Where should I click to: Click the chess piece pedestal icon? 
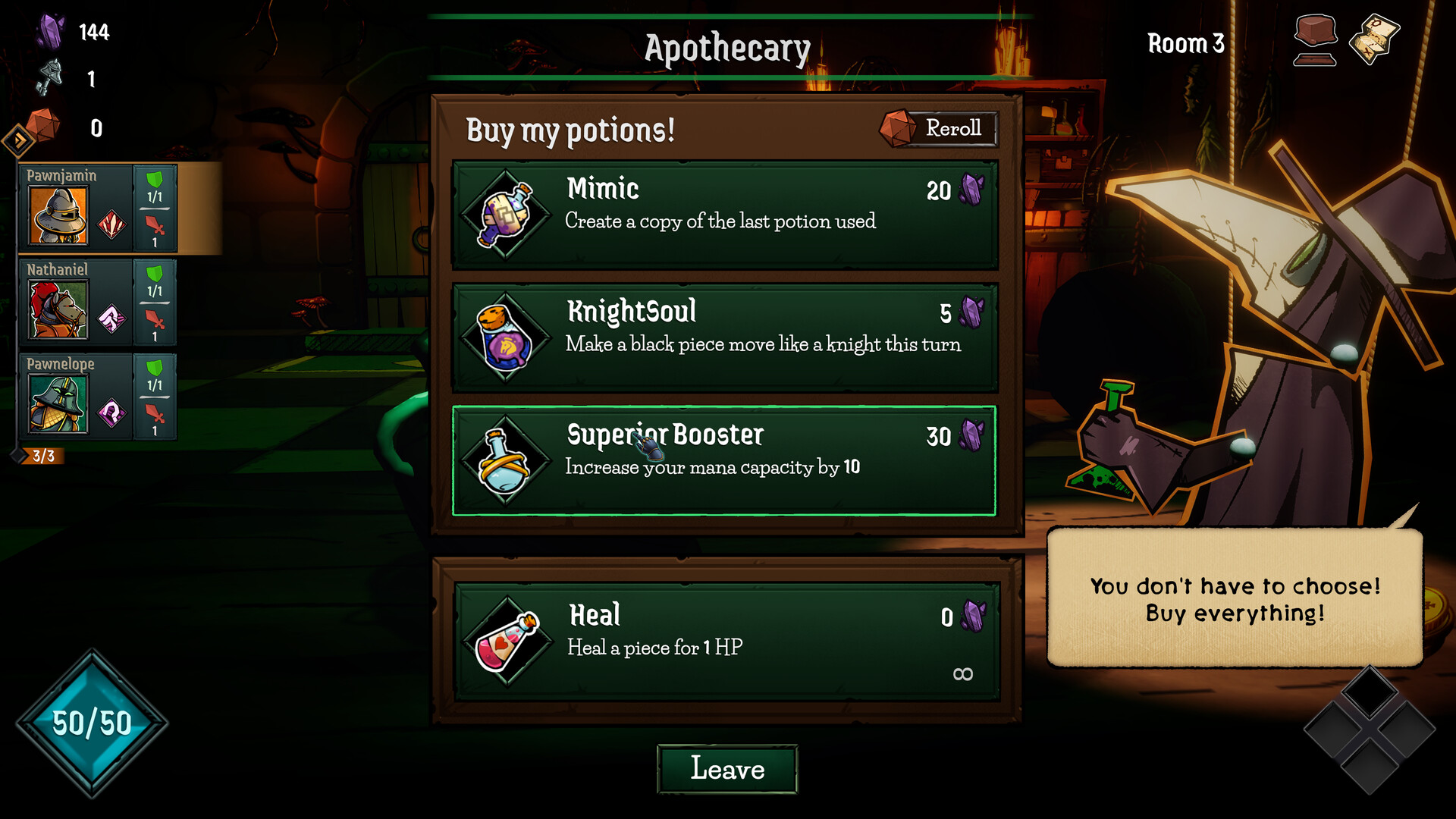pos(1315,40)
